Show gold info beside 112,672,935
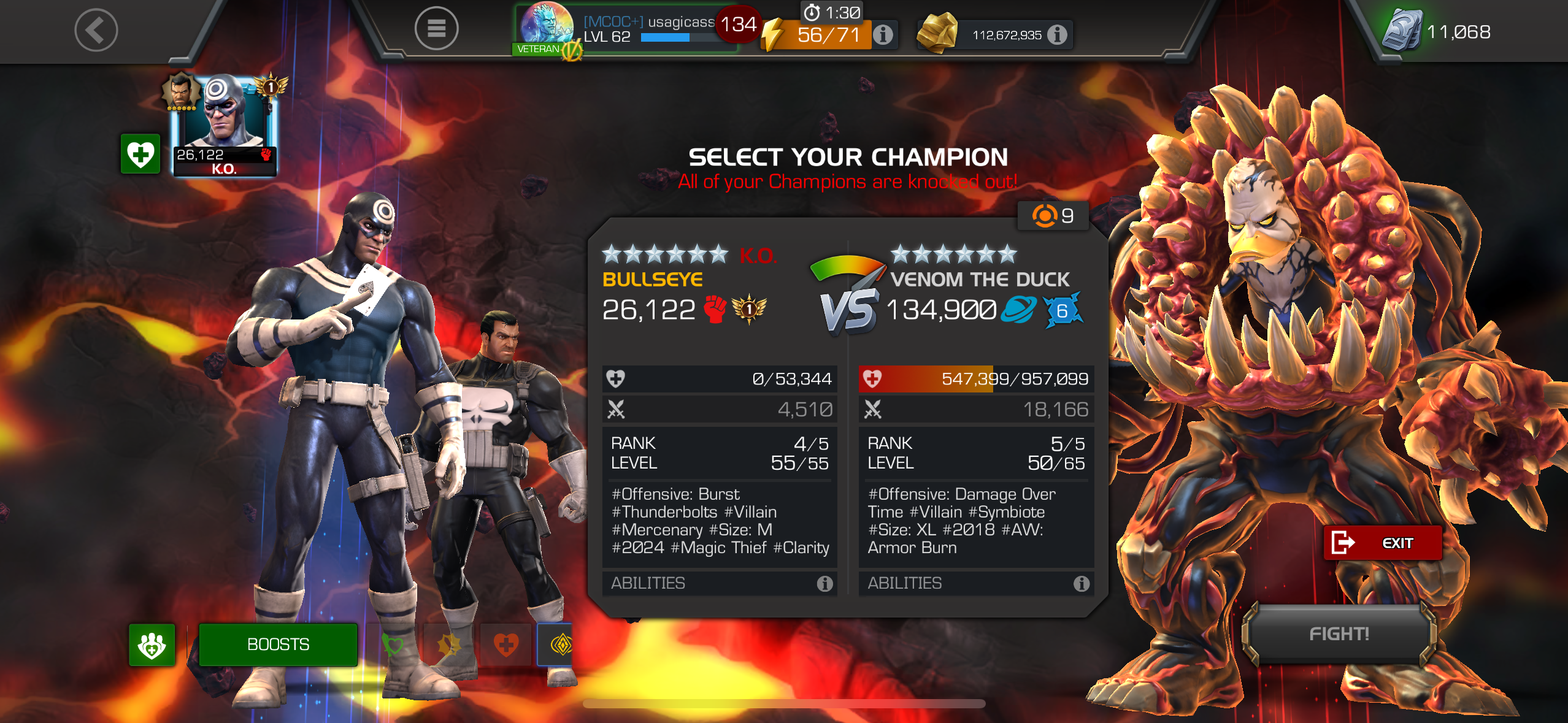1568x723 pixels. 1056,35
